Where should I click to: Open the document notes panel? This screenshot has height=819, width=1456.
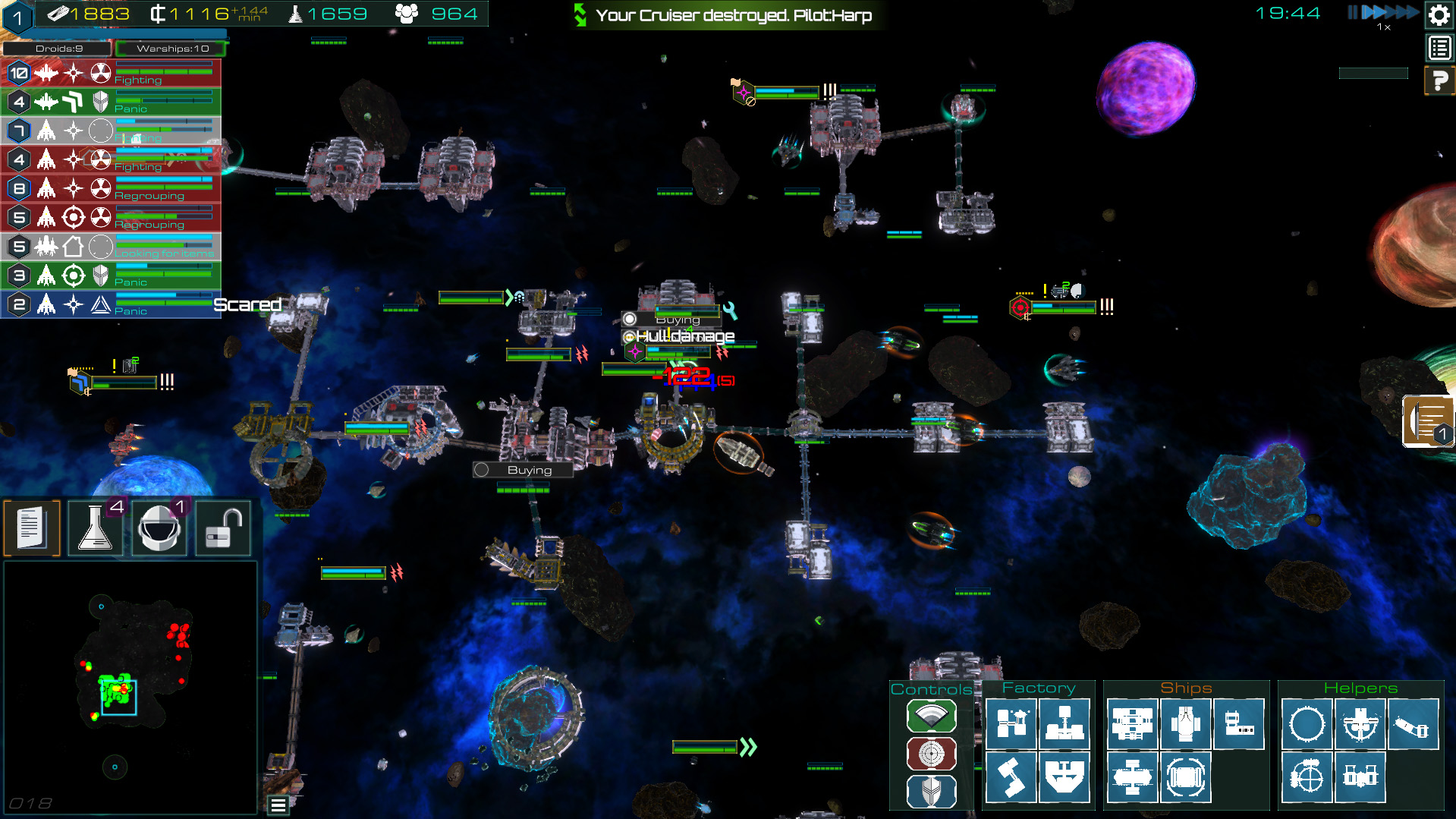coord(32,528)
